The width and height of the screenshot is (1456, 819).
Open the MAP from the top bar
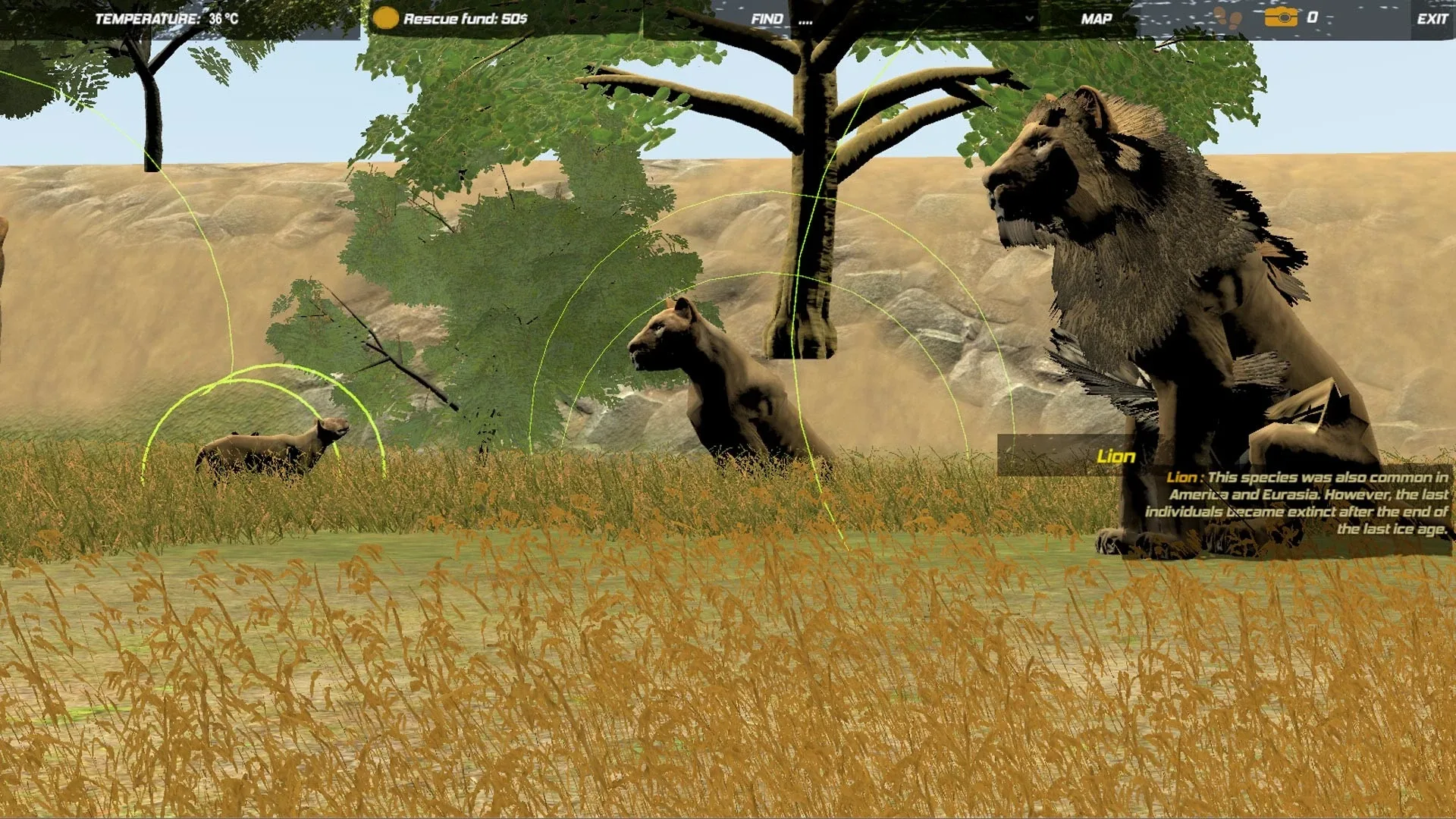pyautogui.click(x=1096, y=17)
